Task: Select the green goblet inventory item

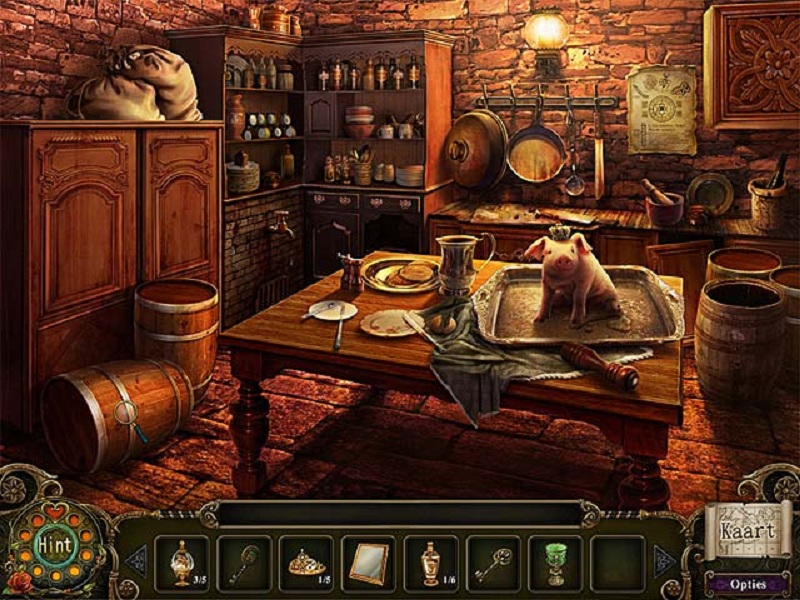Action: tap(555, 563)
